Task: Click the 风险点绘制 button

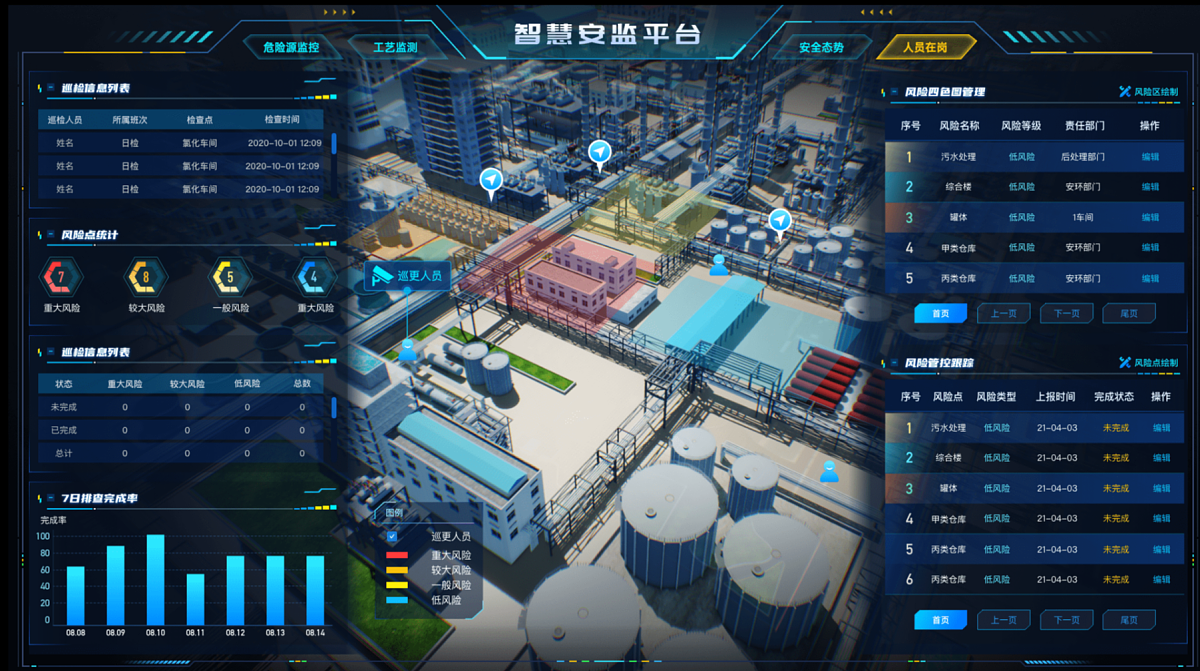Action: point(1149,362)
